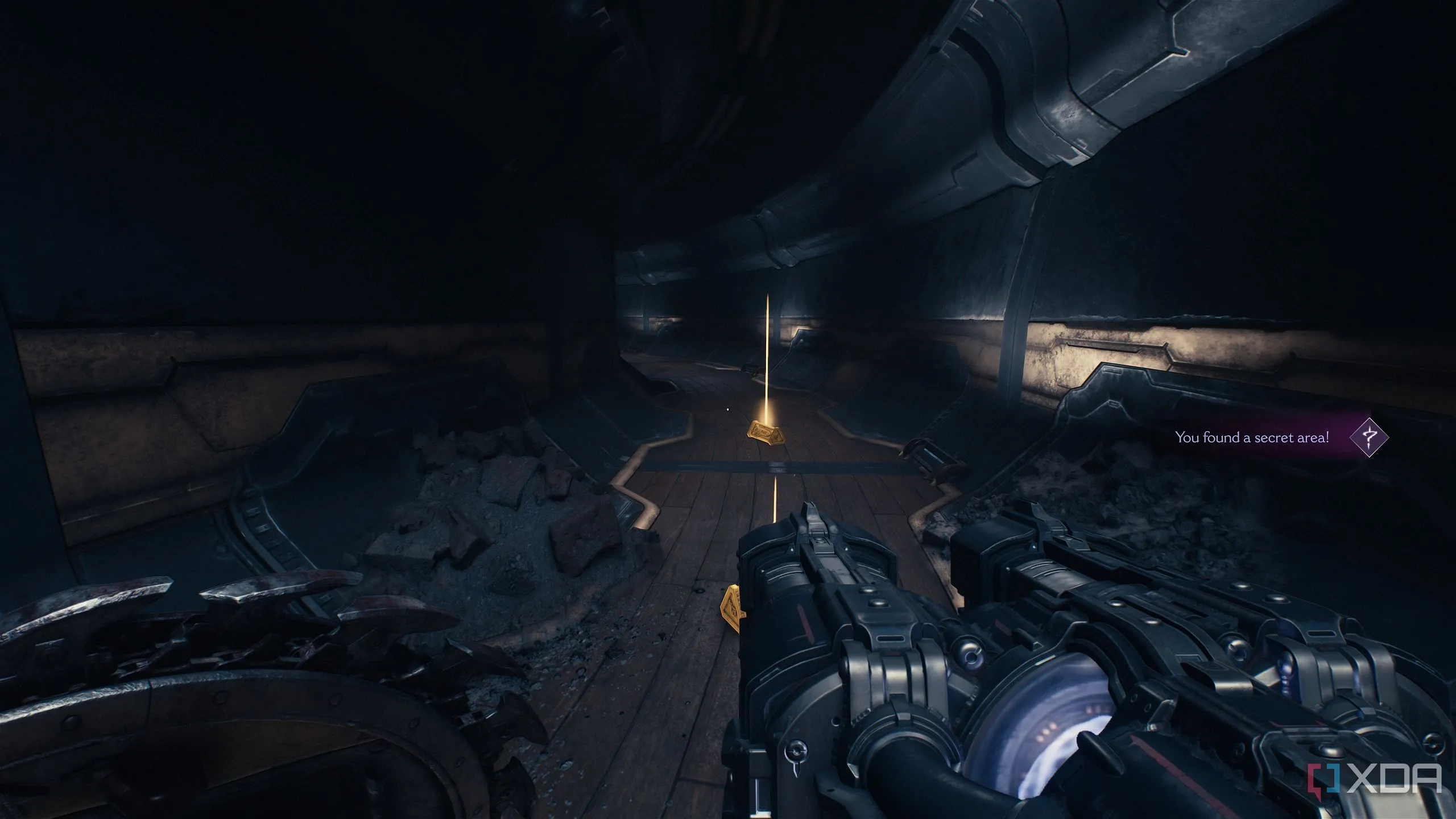The width and height of the screenshot is (1456, 819).
Task: Select the "You found a secret area!" notification
Action: point(1252,437)
